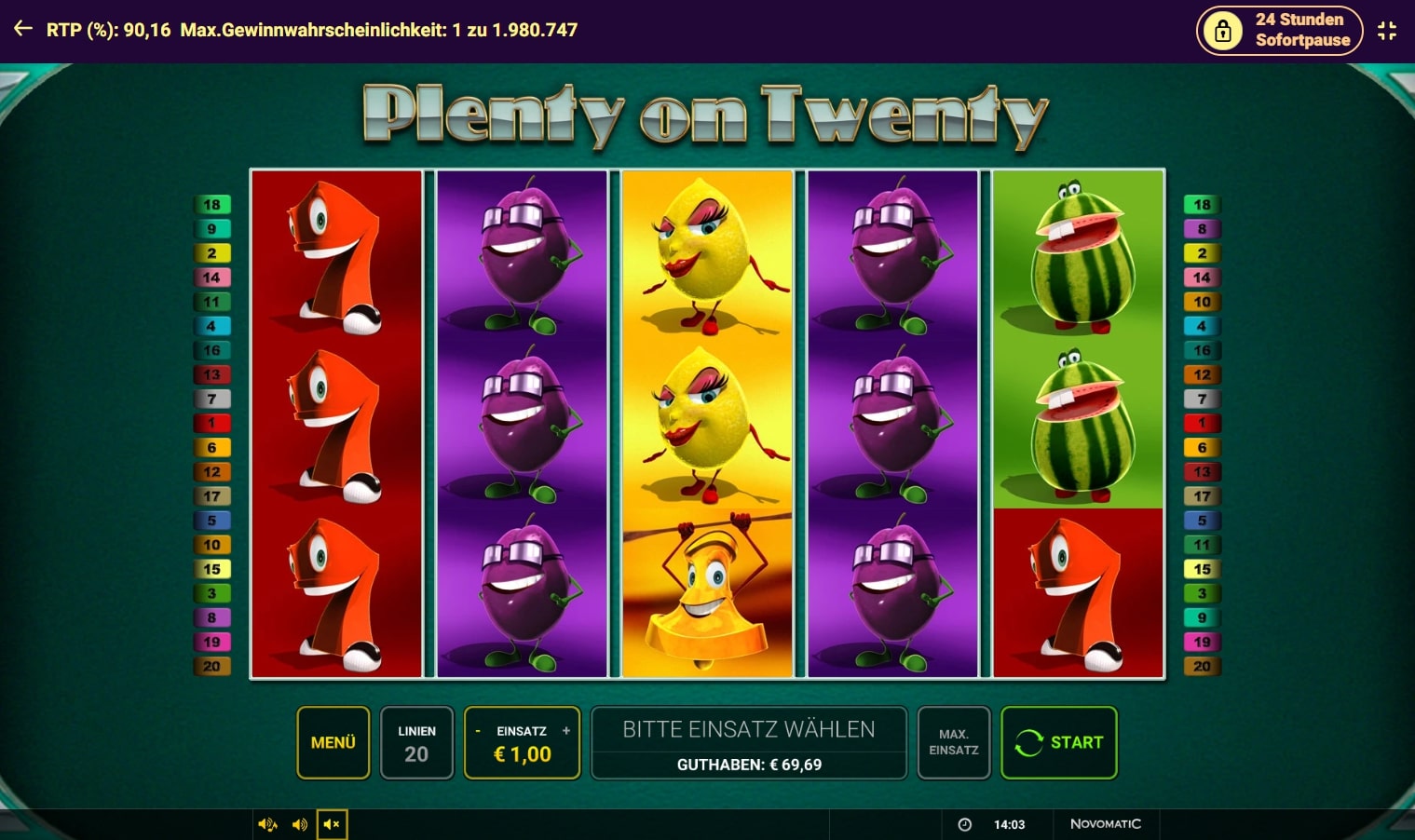This screenshot has width=1415, height=840.
Task: Click the LINIEN 20 lines selector
Action: [x=416, y=743]
